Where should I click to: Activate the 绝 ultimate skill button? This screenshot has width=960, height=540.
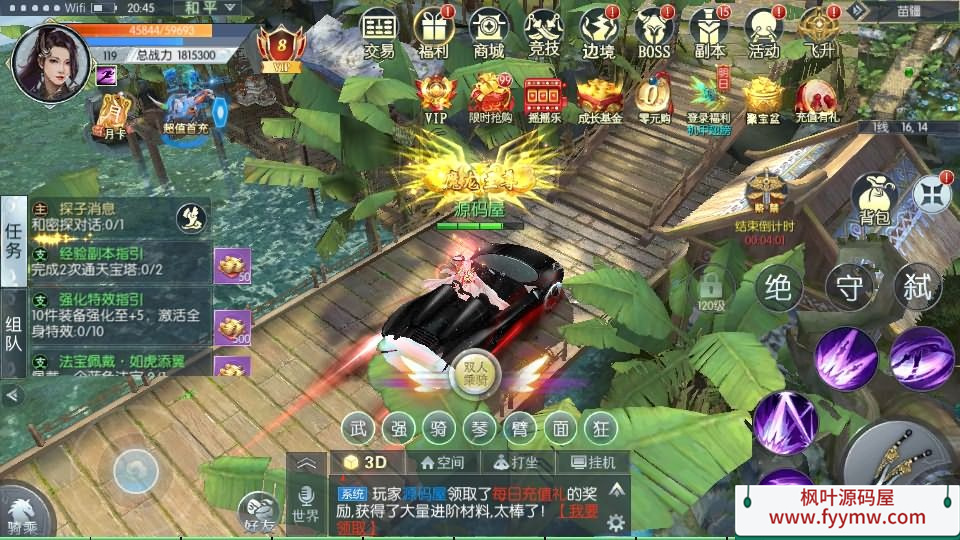(779, 289)
